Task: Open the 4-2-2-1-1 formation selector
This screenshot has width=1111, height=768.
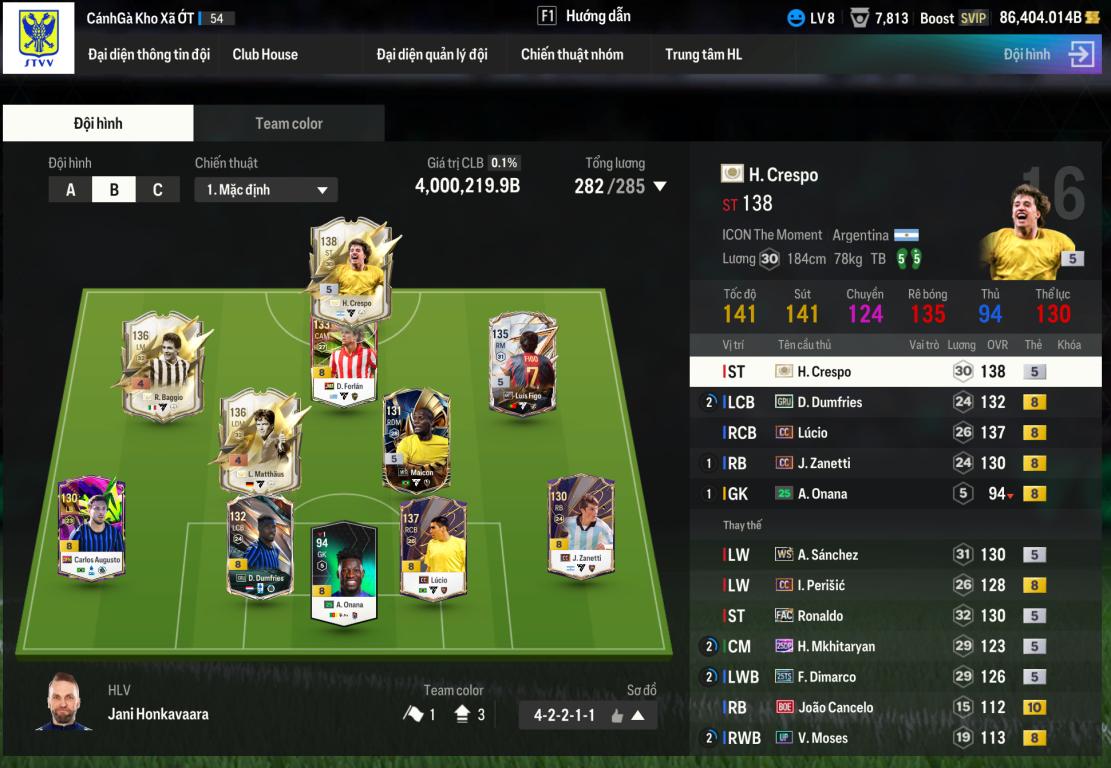Action: click(x=588, y=715)
